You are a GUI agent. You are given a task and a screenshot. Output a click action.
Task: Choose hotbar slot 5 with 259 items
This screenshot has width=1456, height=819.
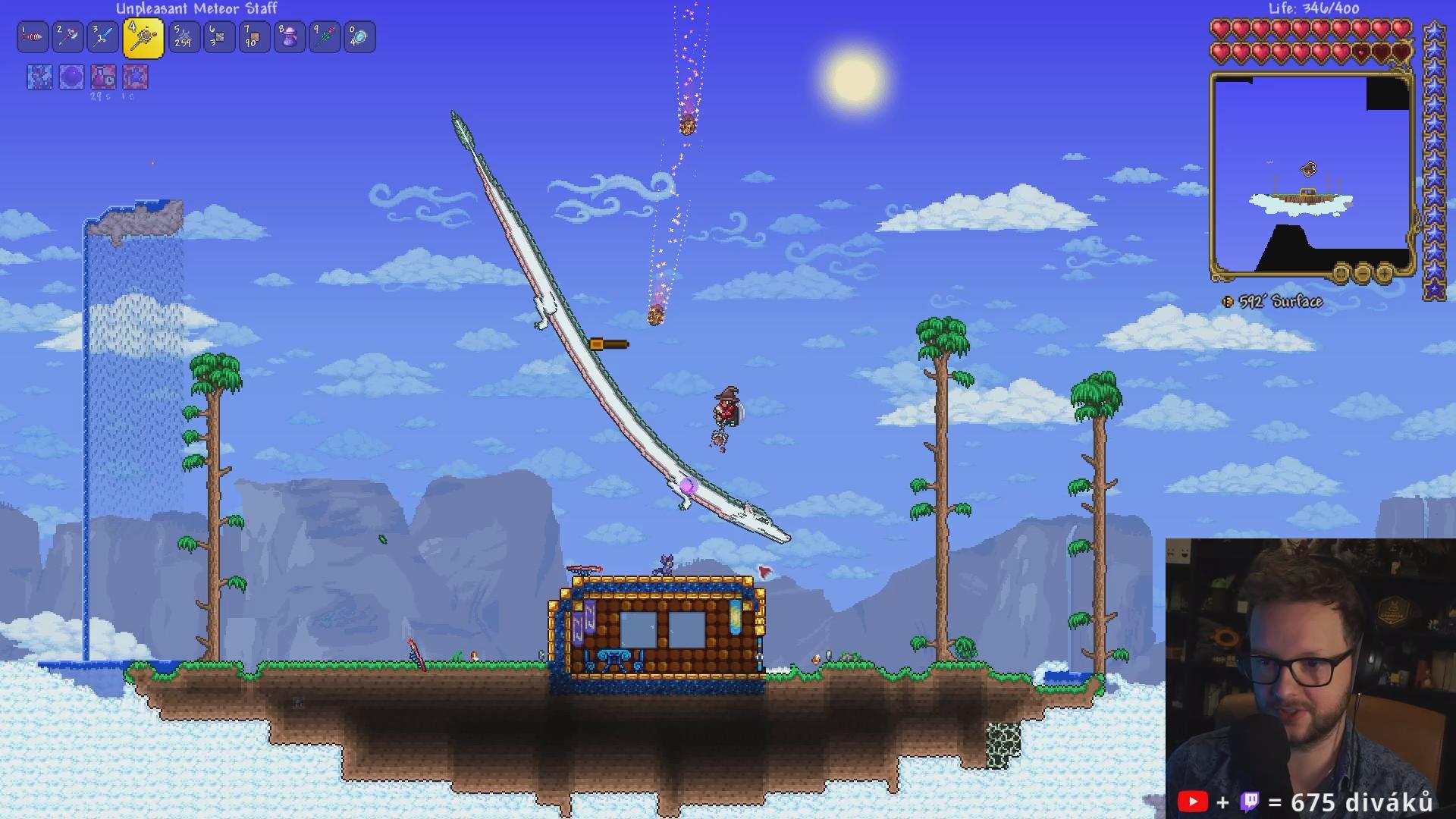pyautogui.click(x=184, y=37)
